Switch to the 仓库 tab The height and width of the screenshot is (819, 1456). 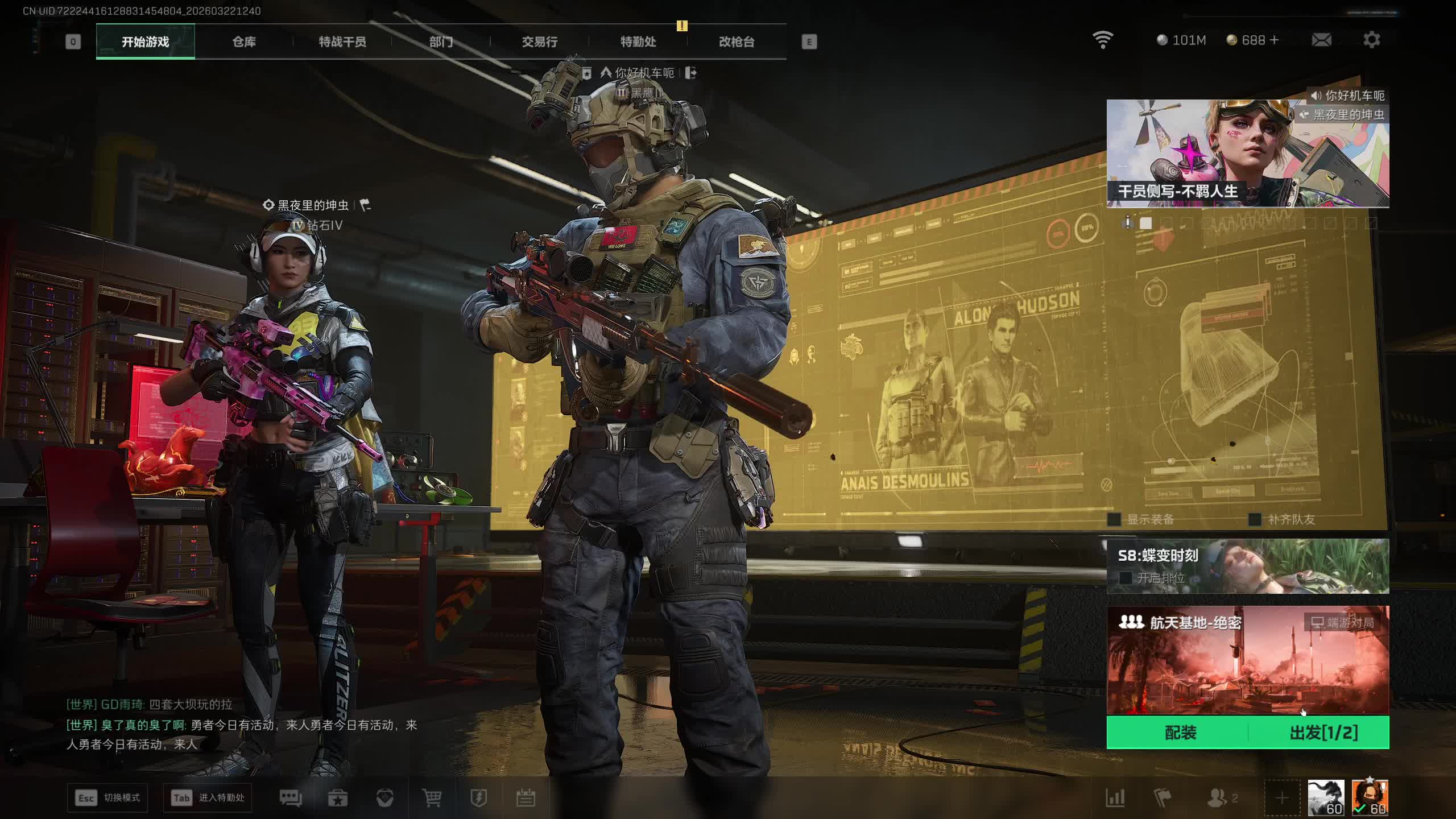pyautogui.click(x=244, y=42)
